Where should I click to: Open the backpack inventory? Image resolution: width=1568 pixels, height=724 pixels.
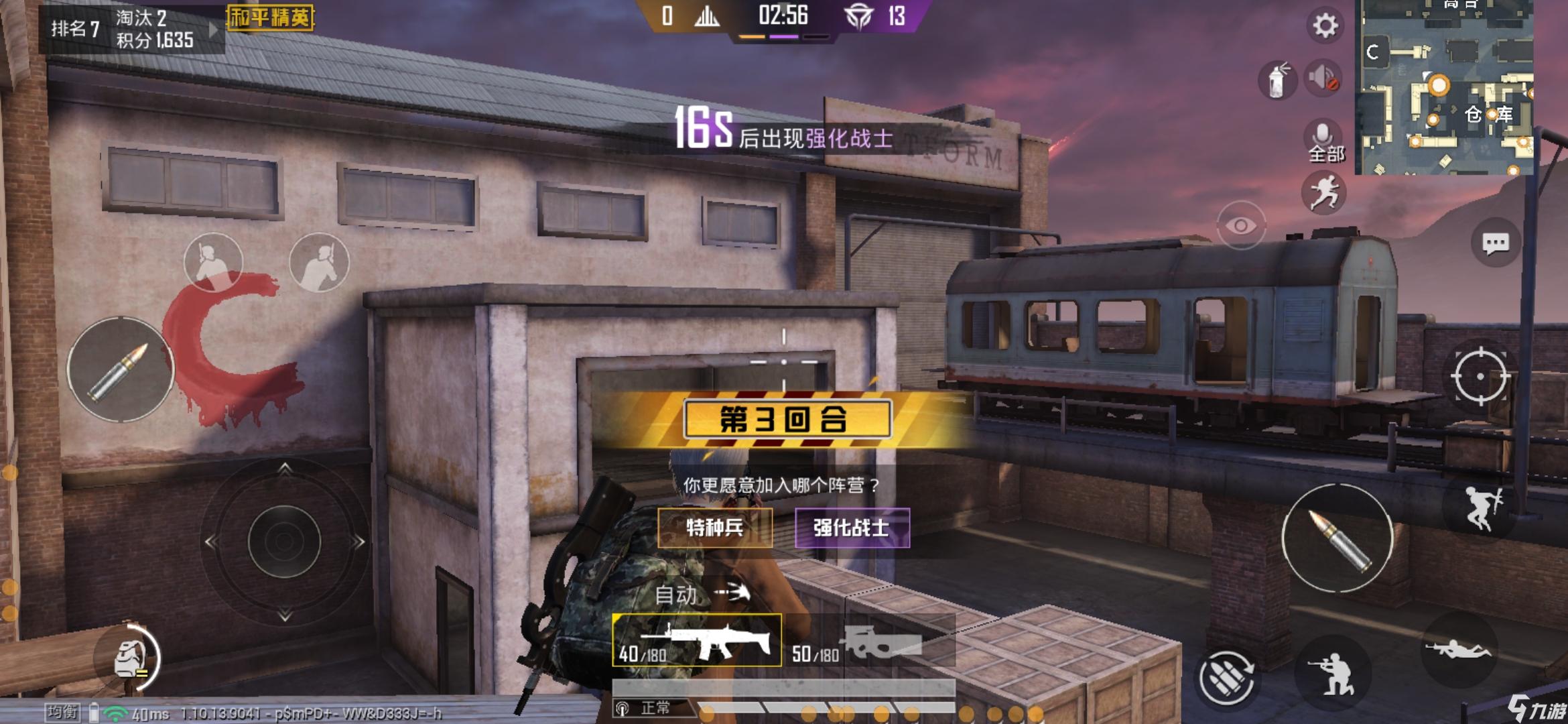coord(129,658)
